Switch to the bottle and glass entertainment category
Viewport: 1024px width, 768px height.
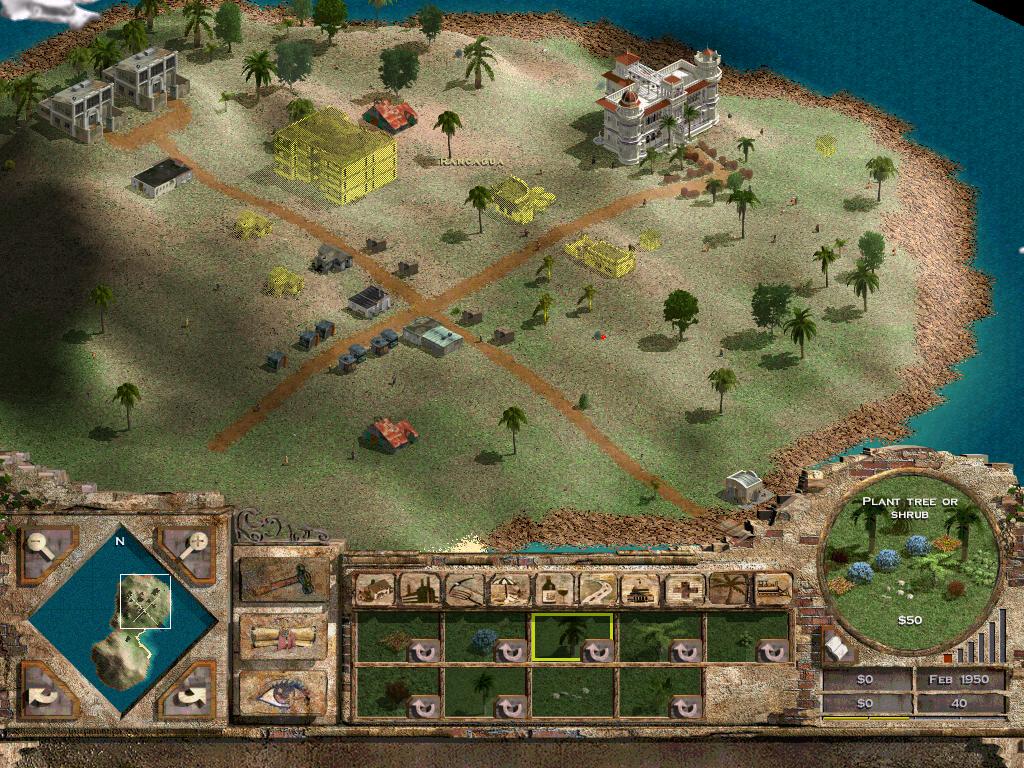[x=552, y=590]
